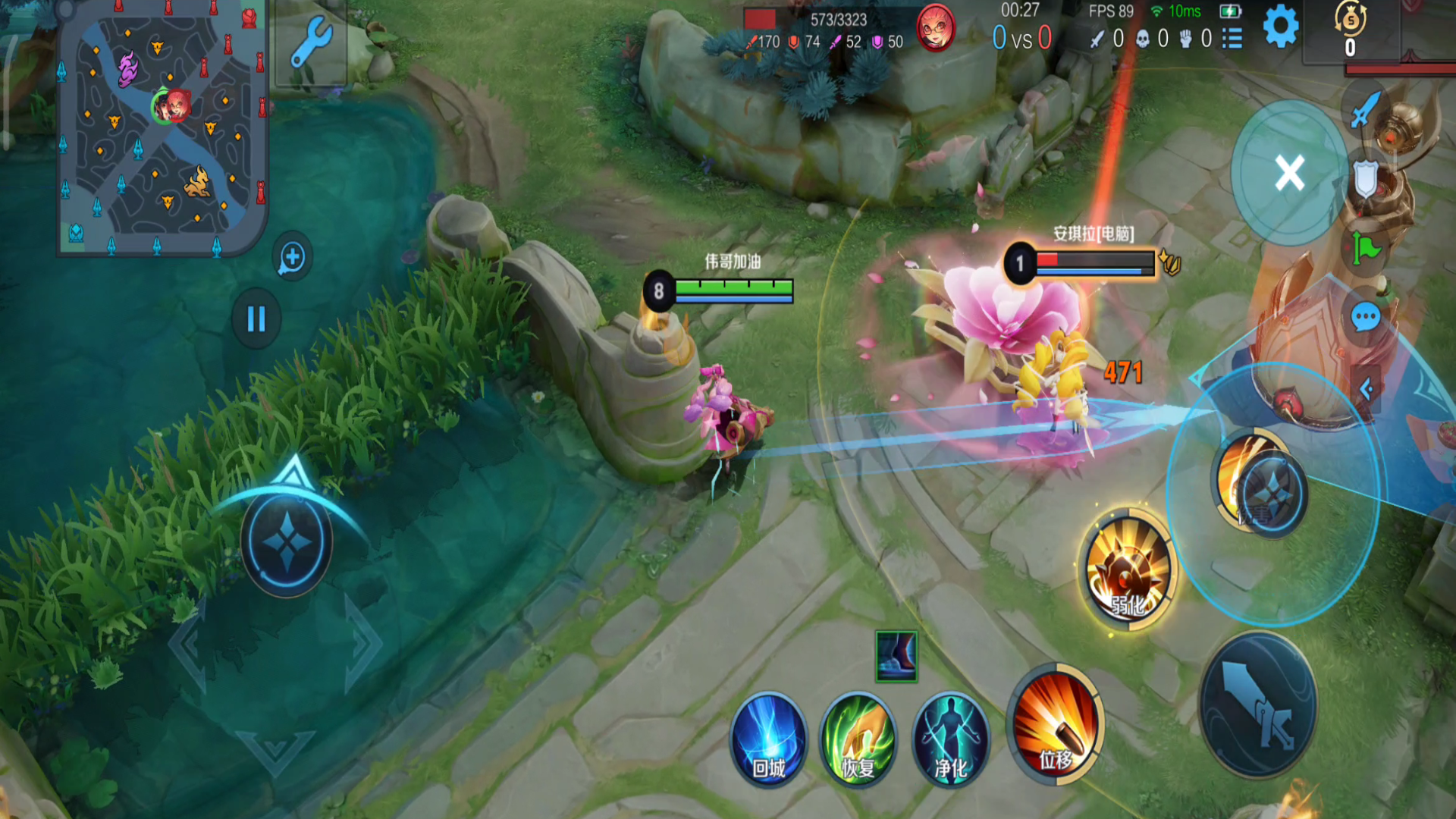
Task: Send the green flag rally signal
Action: (x=1366, y=247)
